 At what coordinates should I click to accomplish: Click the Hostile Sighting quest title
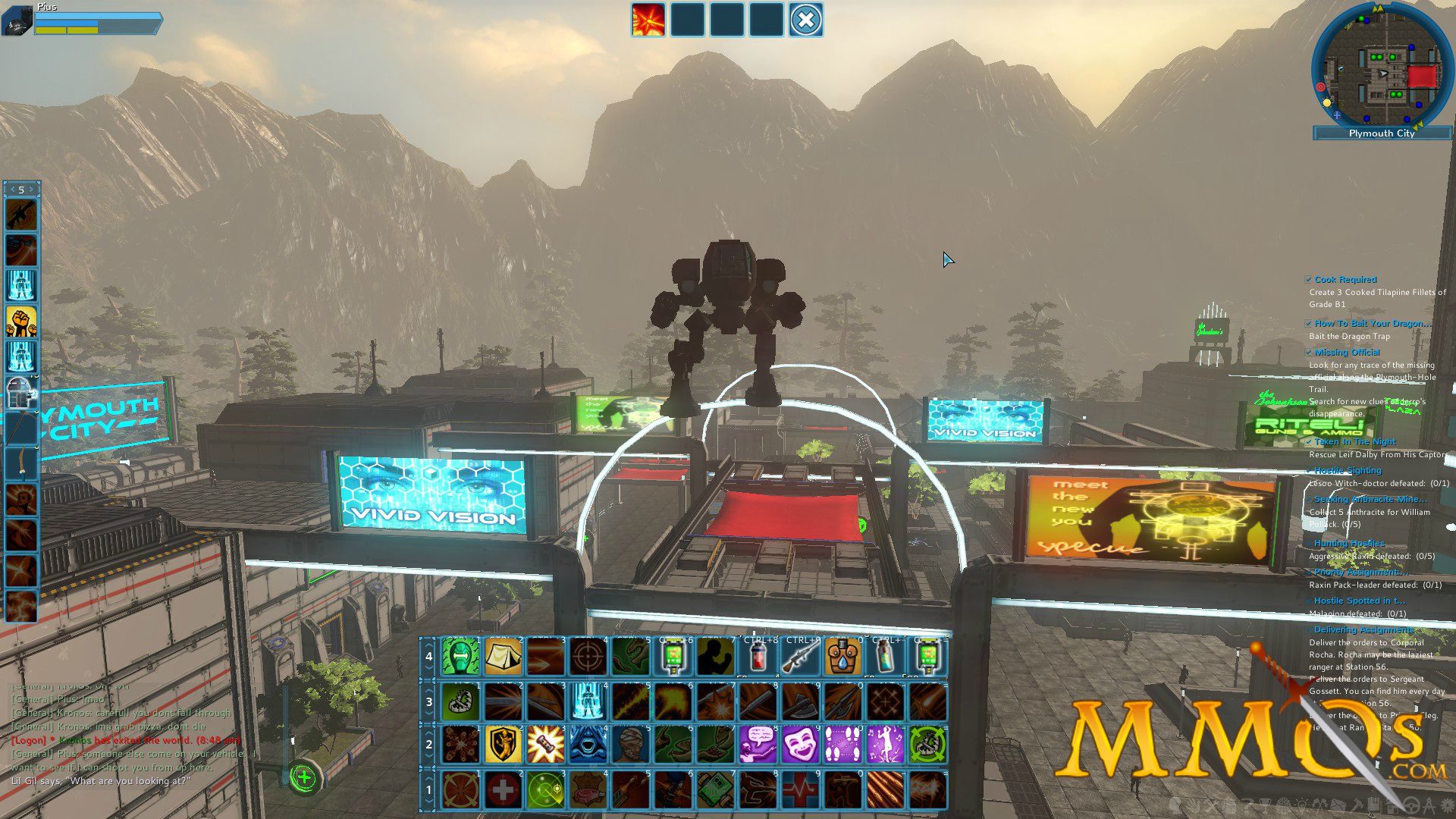click(1346, 470)
